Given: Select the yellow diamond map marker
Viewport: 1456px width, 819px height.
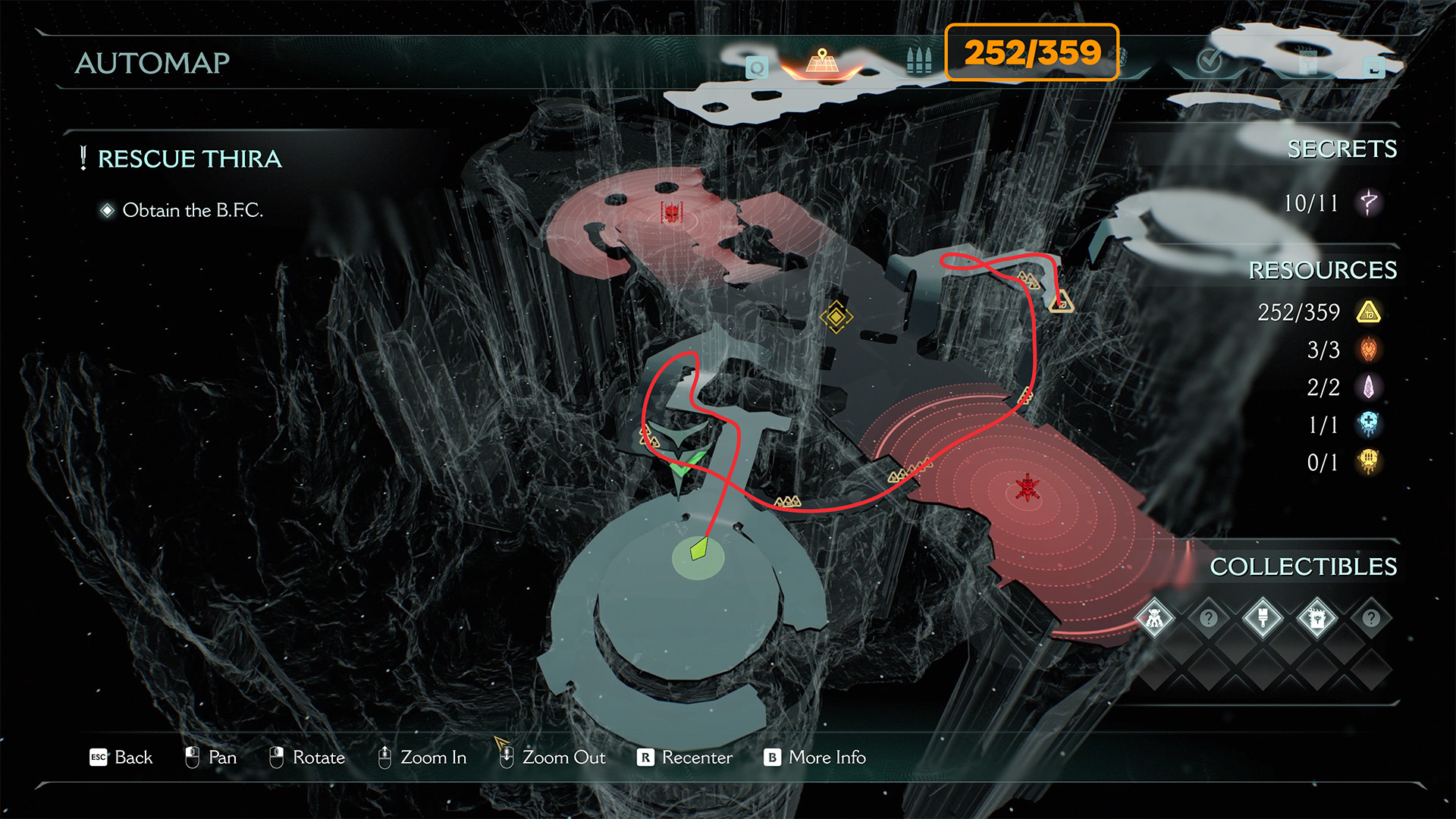Looking at the screenshot, I should (836, 317).
